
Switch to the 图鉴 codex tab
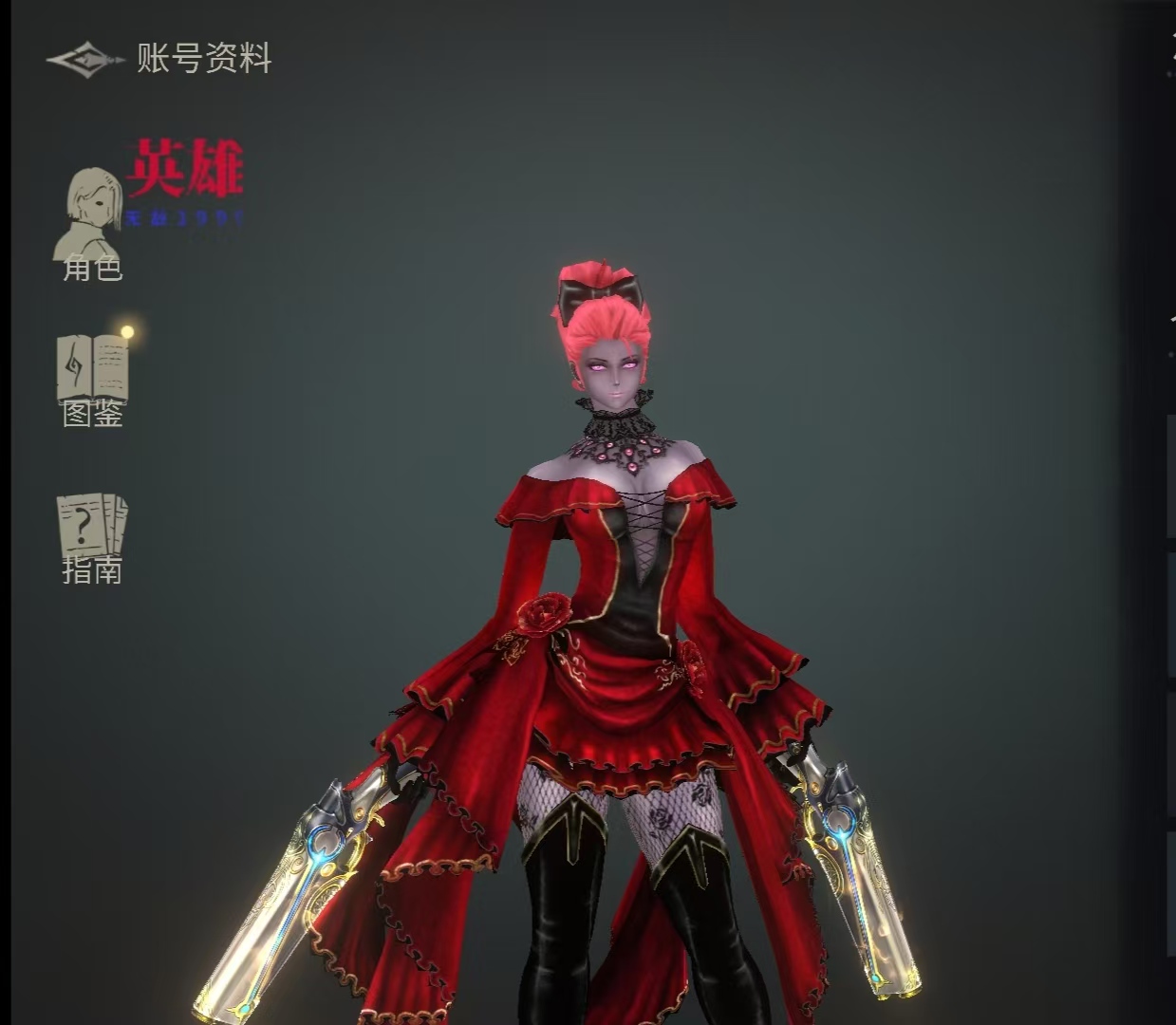(x=93, y=380)
